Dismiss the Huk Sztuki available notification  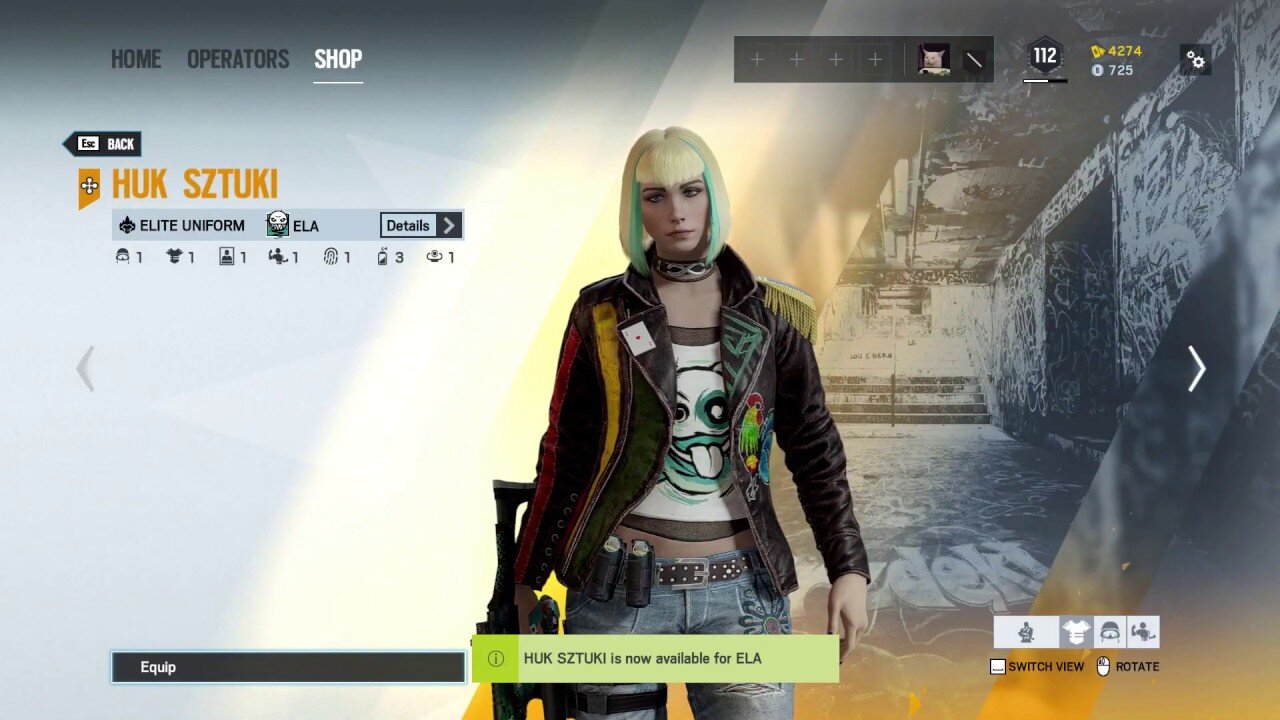coord(655,659)
